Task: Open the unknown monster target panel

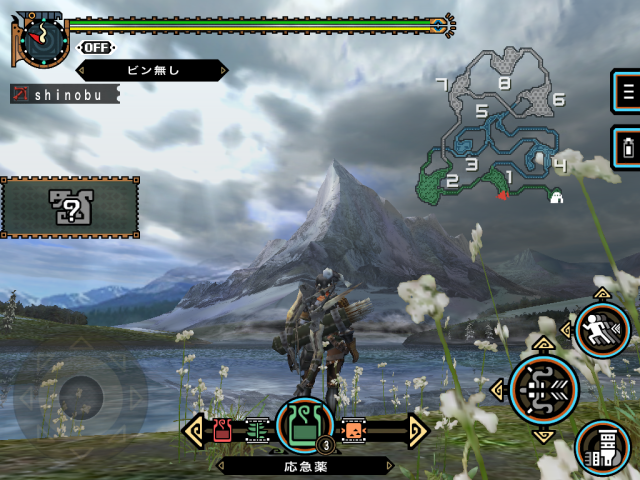Action: [x=71, y=207]
